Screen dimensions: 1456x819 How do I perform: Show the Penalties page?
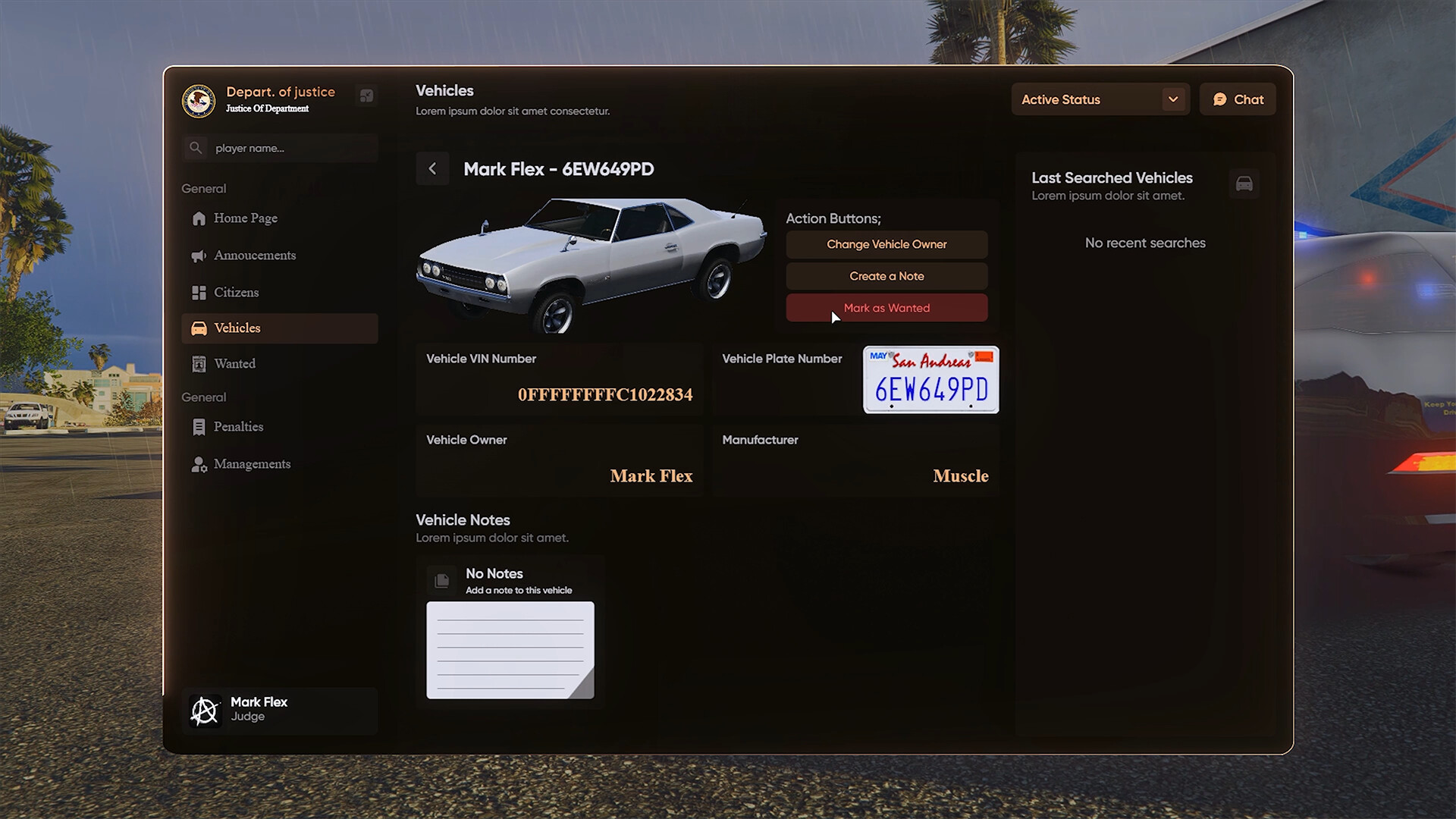pos(238,427)
